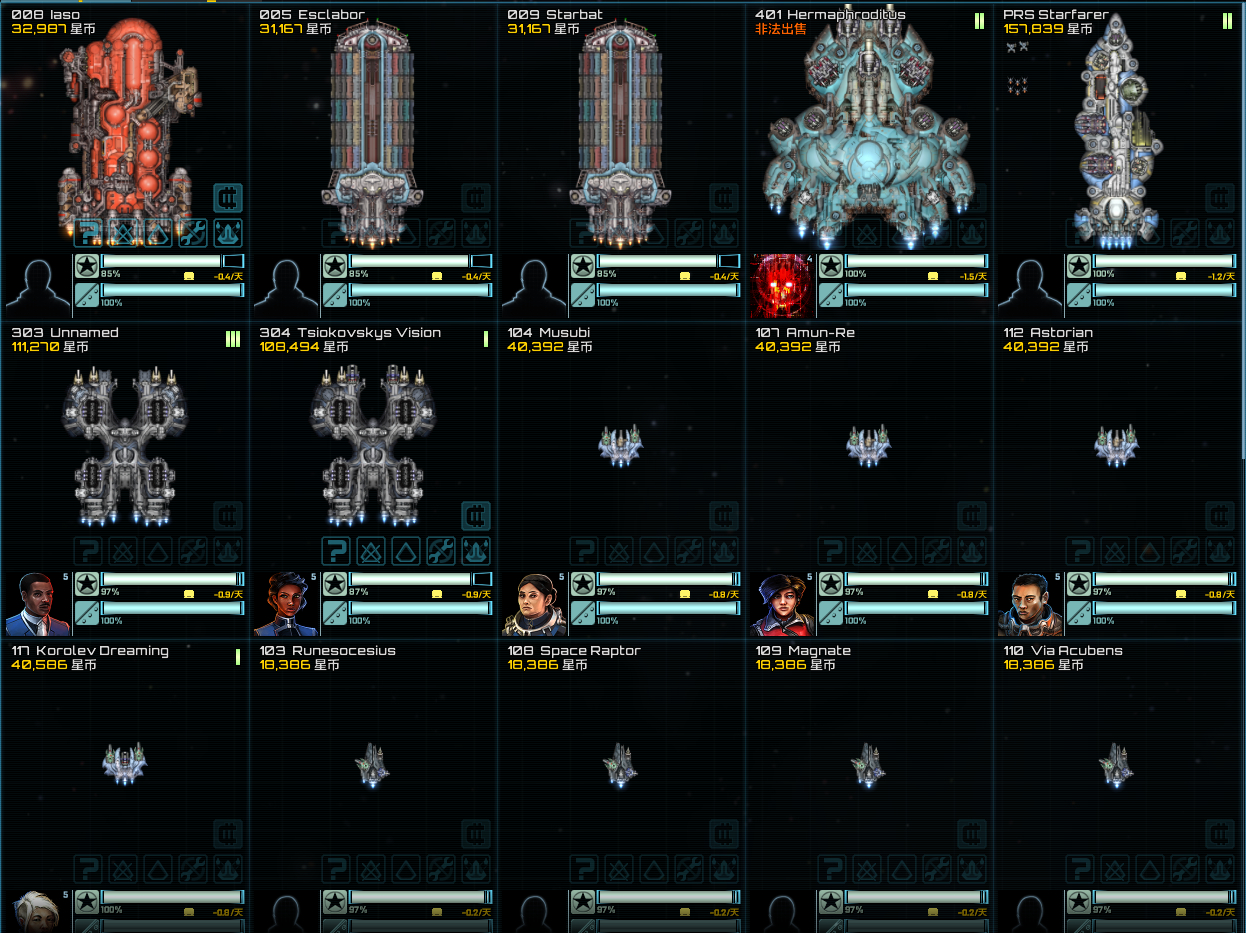This screenshot has height=933, width=1246.
Task: Choose the 112 Astorian ship card
Action: (x=1116, y=445)
